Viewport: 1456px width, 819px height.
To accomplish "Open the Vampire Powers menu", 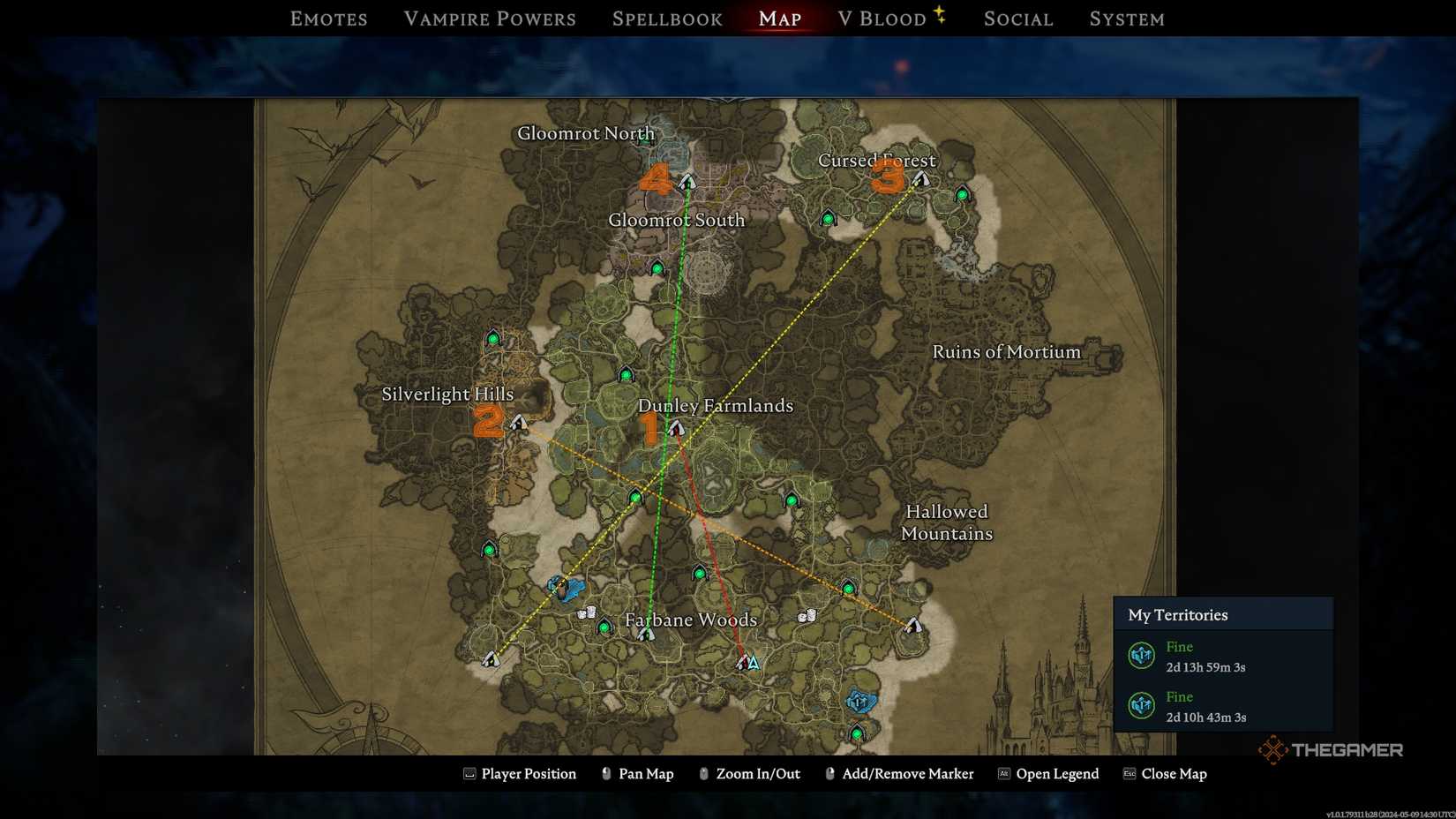I will tap(490, 18).
